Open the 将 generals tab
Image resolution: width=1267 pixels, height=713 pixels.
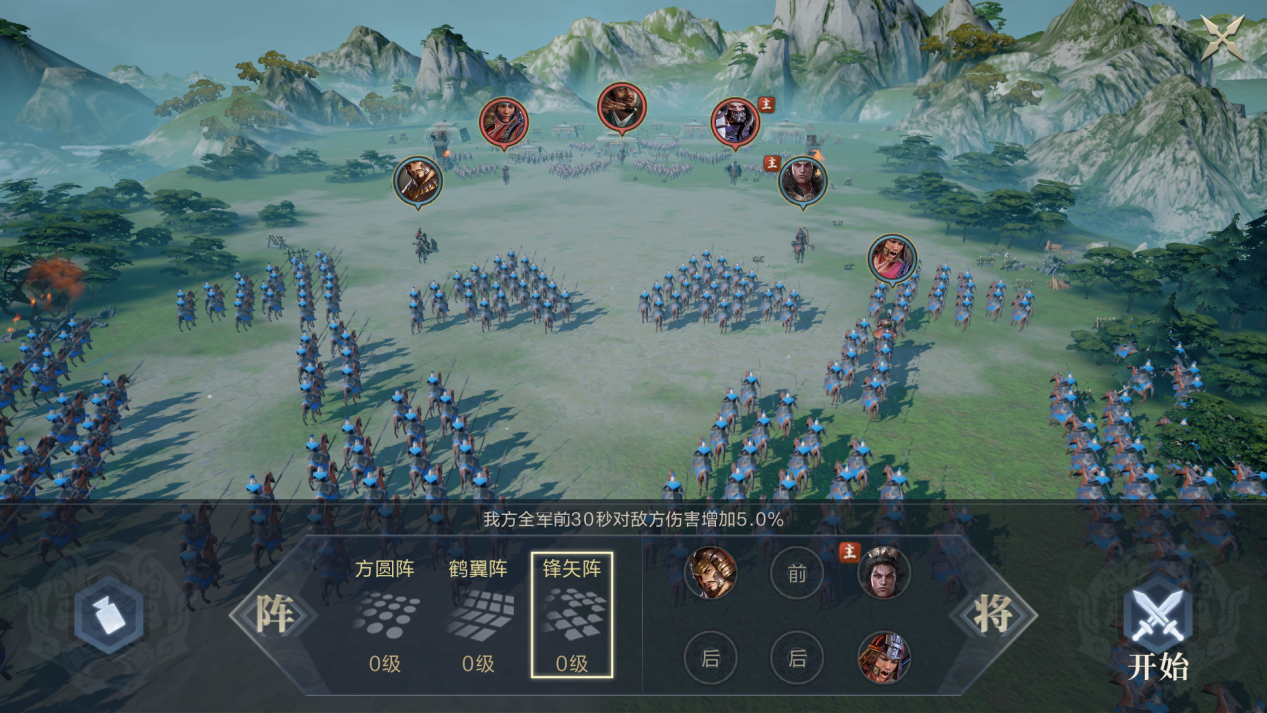pos(993,614)
